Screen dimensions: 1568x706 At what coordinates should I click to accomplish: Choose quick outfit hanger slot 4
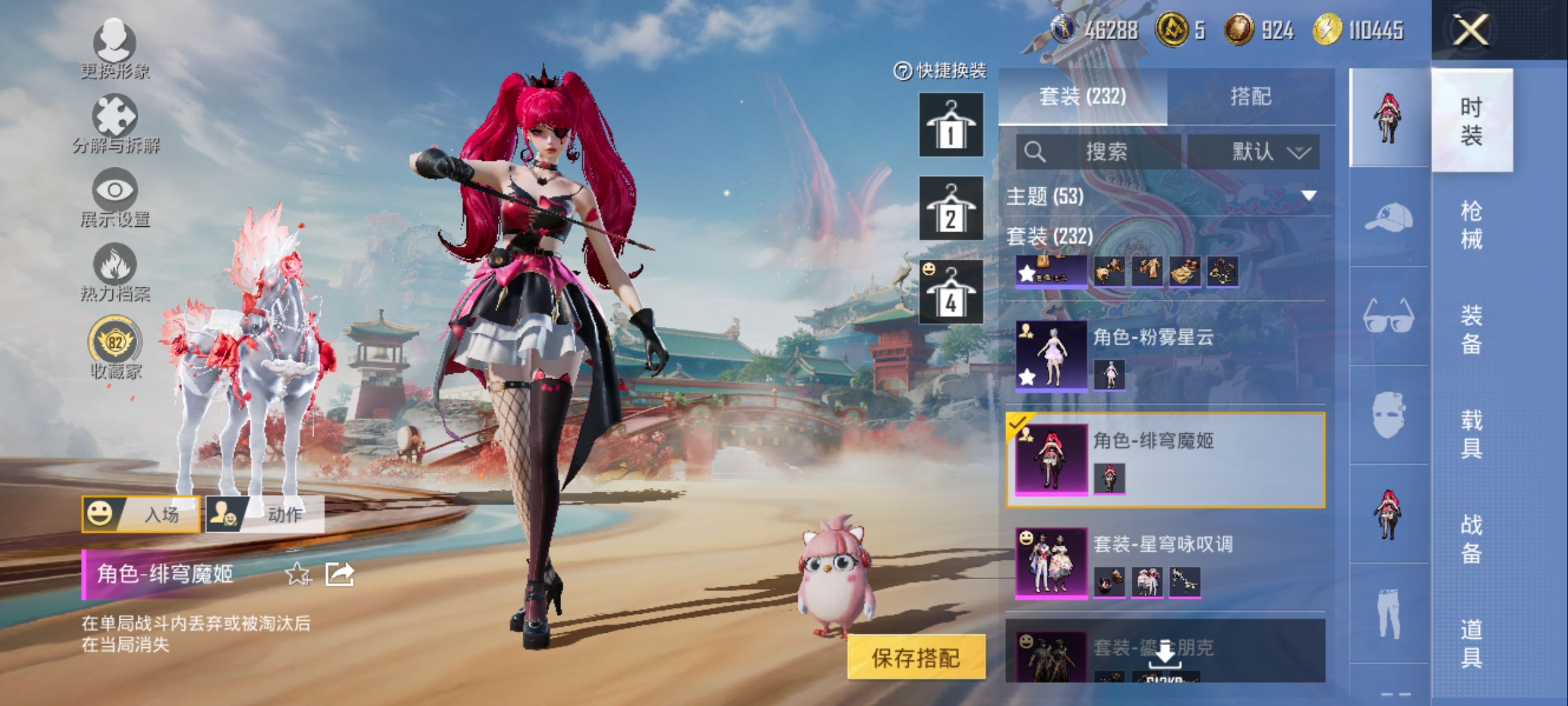[951, 292]
